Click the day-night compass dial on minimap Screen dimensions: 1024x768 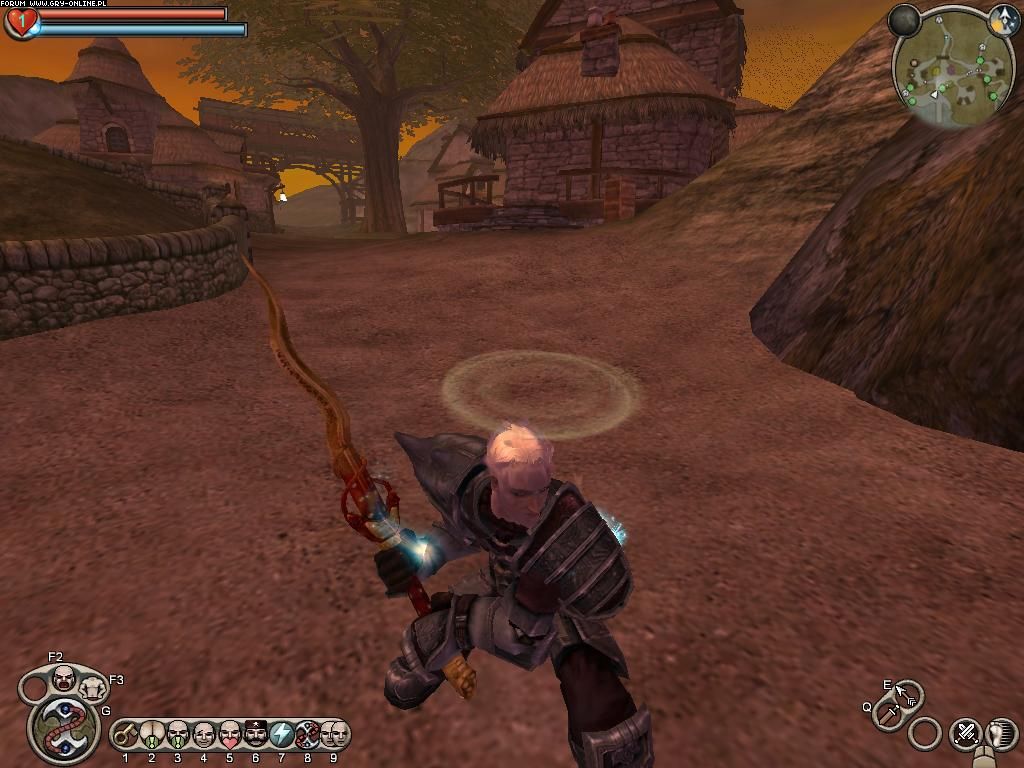[x=1004, y=20]
